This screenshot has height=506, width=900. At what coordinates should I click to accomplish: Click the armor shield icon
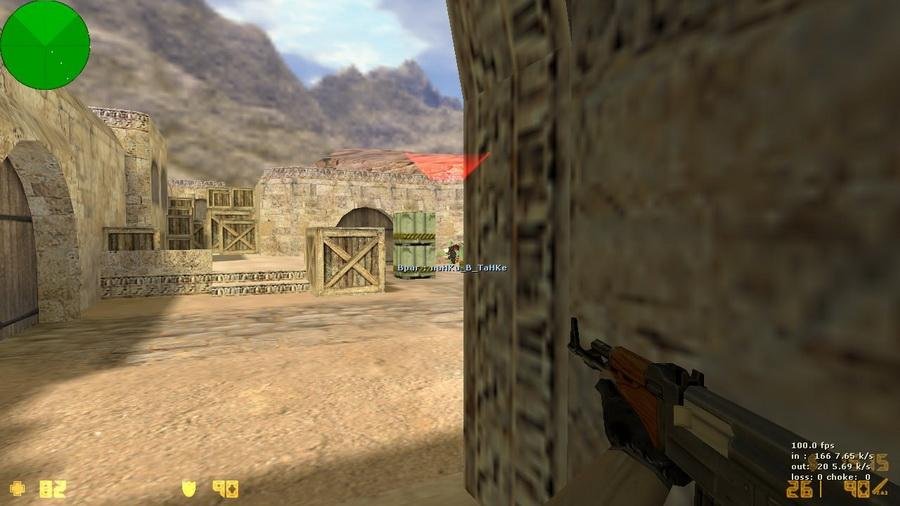[x=188, y=489]
